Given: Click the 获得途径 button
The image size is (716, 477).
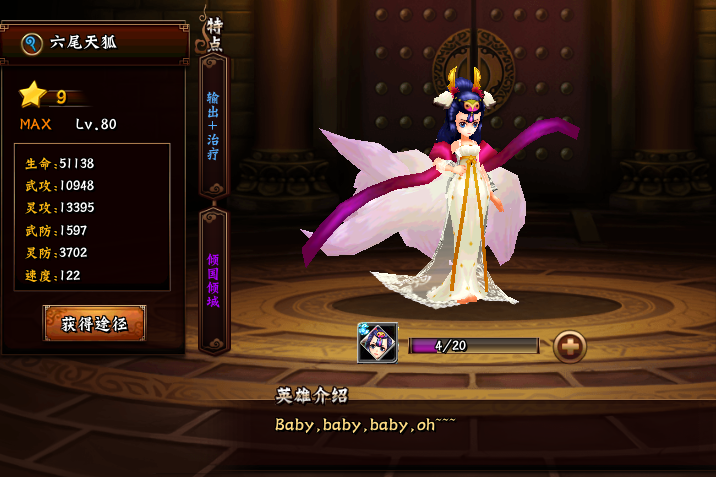Looking at the screenshot, I should pyautogui.click(x=95, y=324).
